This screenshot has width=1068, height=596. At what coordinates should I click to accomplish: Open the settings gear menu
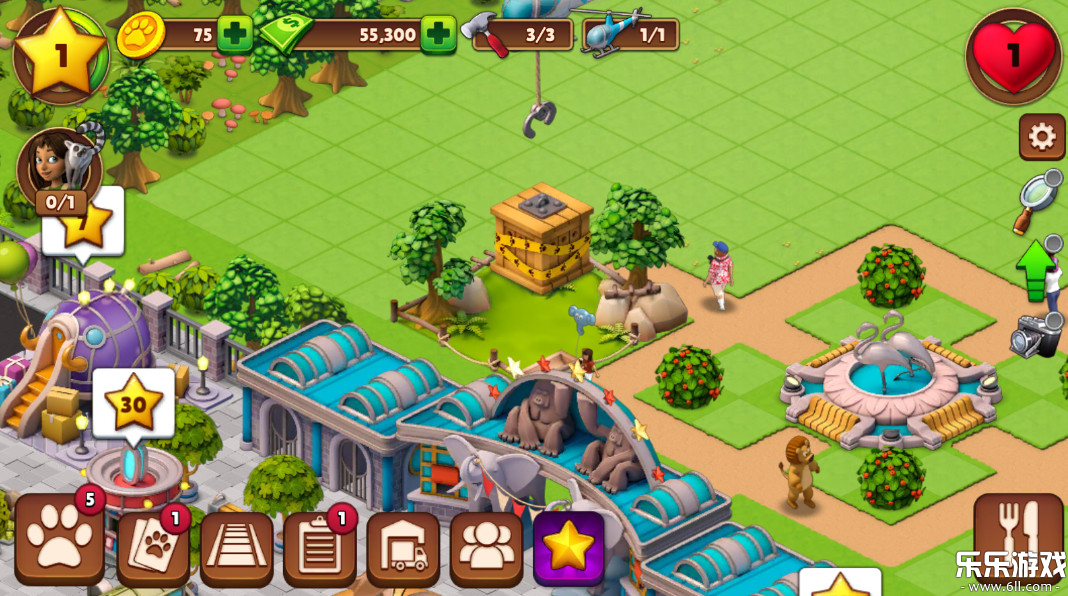(x=1042, y=137)
